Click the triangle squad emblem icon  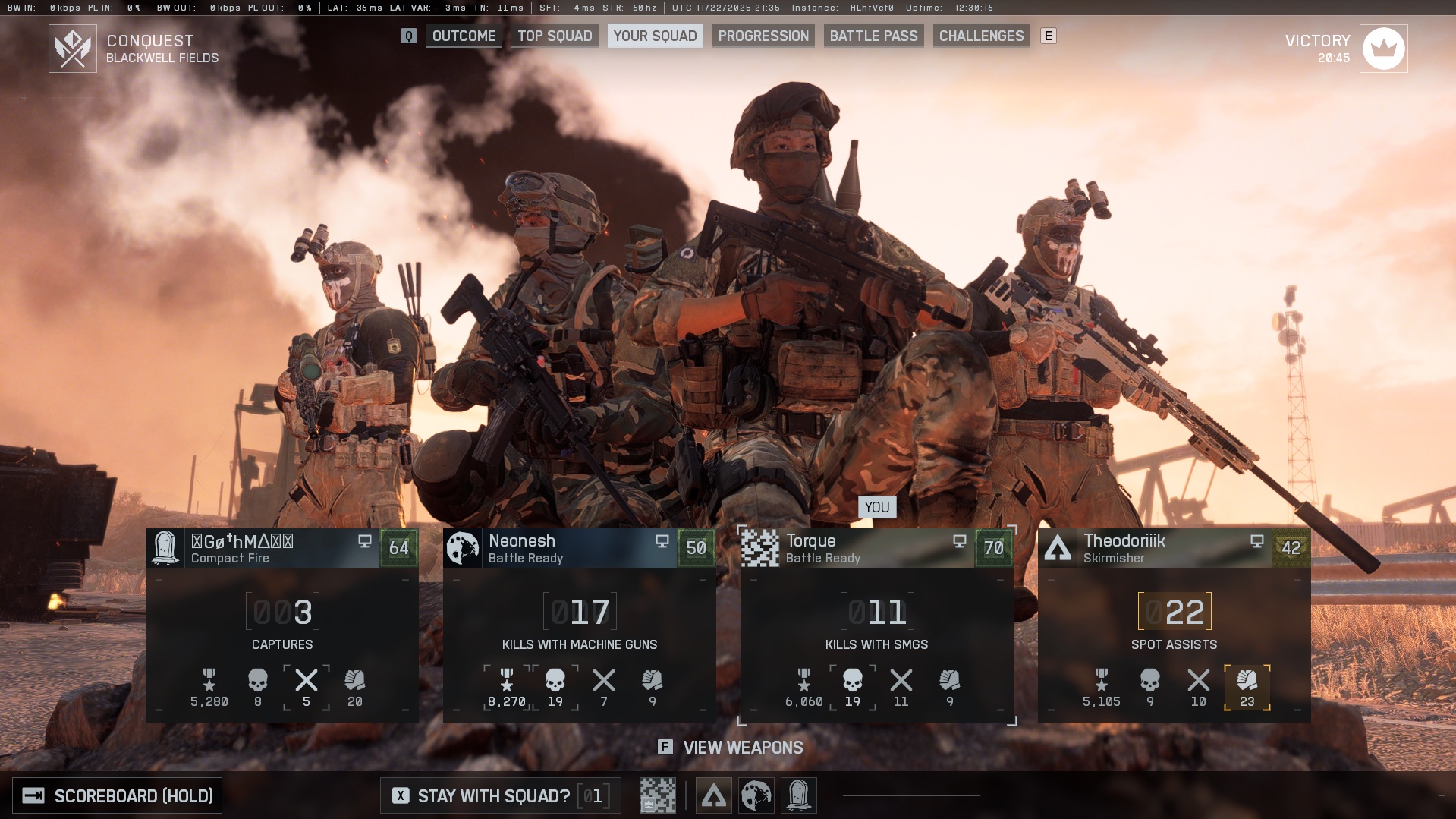click(713, 795)
